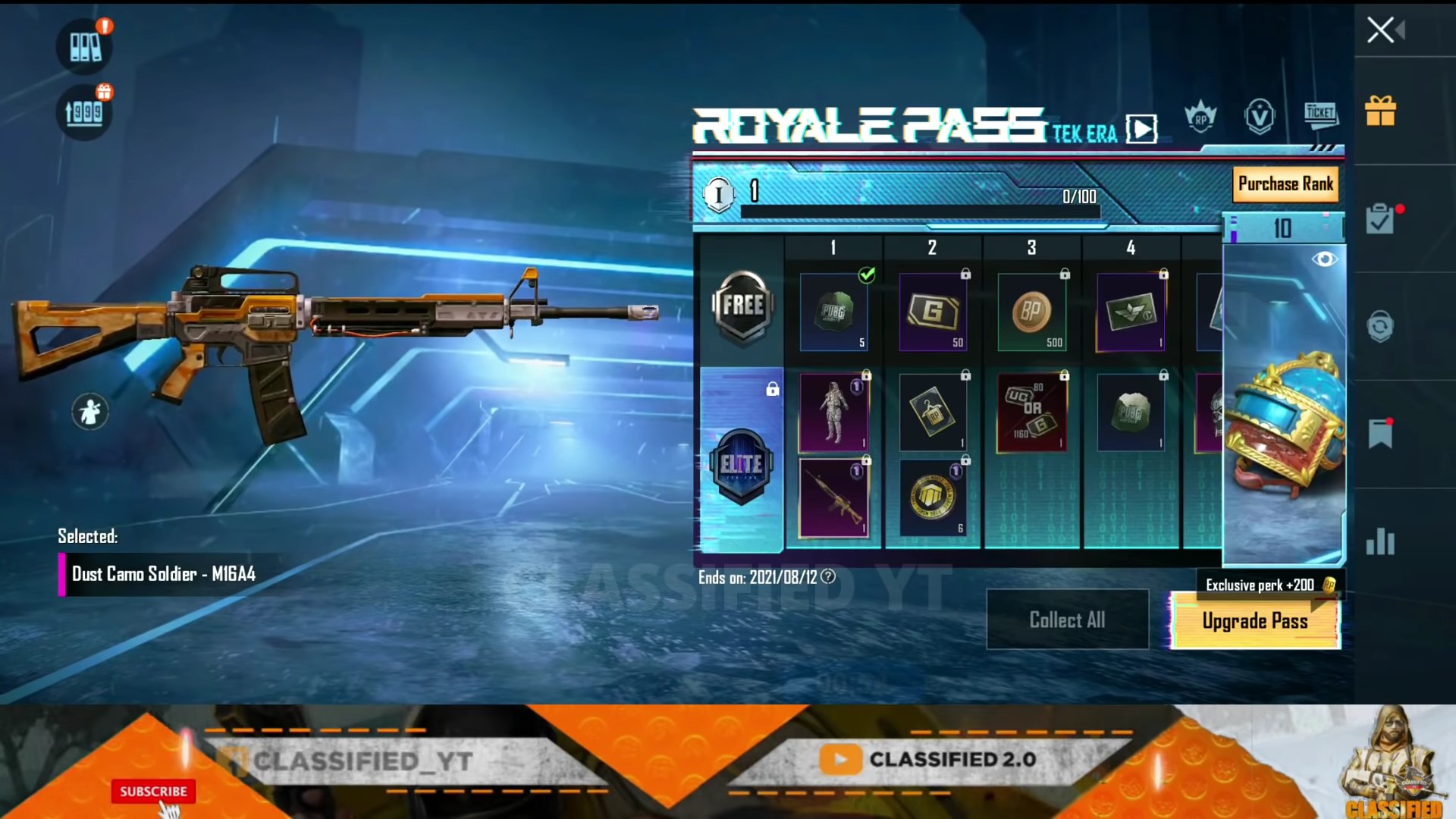Open the Ticket icon
This screenshot has height=819, width=1456.
(1320, 114)
